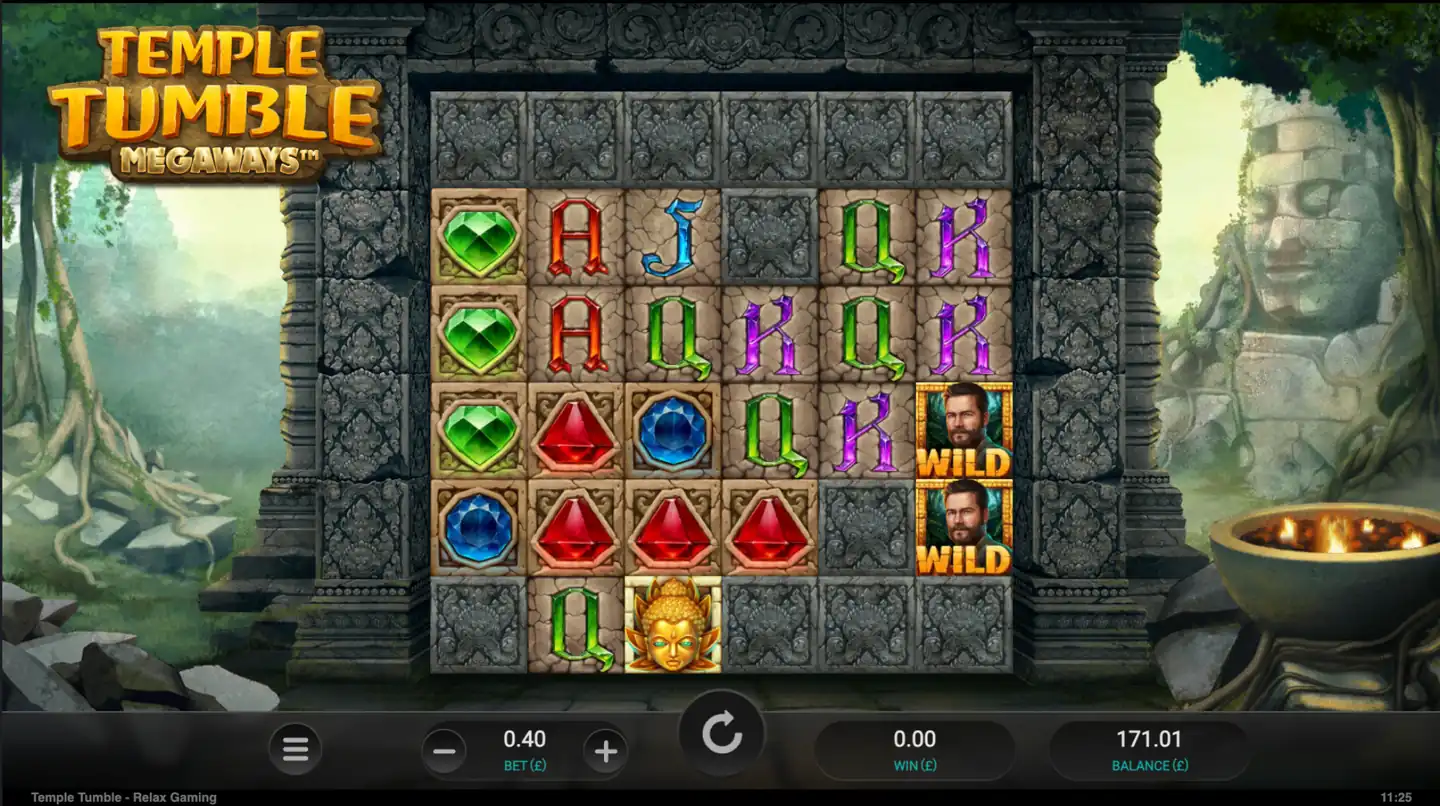Click the lower WILD explorer symbol
Viewport: 1440px width, 806px height.
click(964, 530)
